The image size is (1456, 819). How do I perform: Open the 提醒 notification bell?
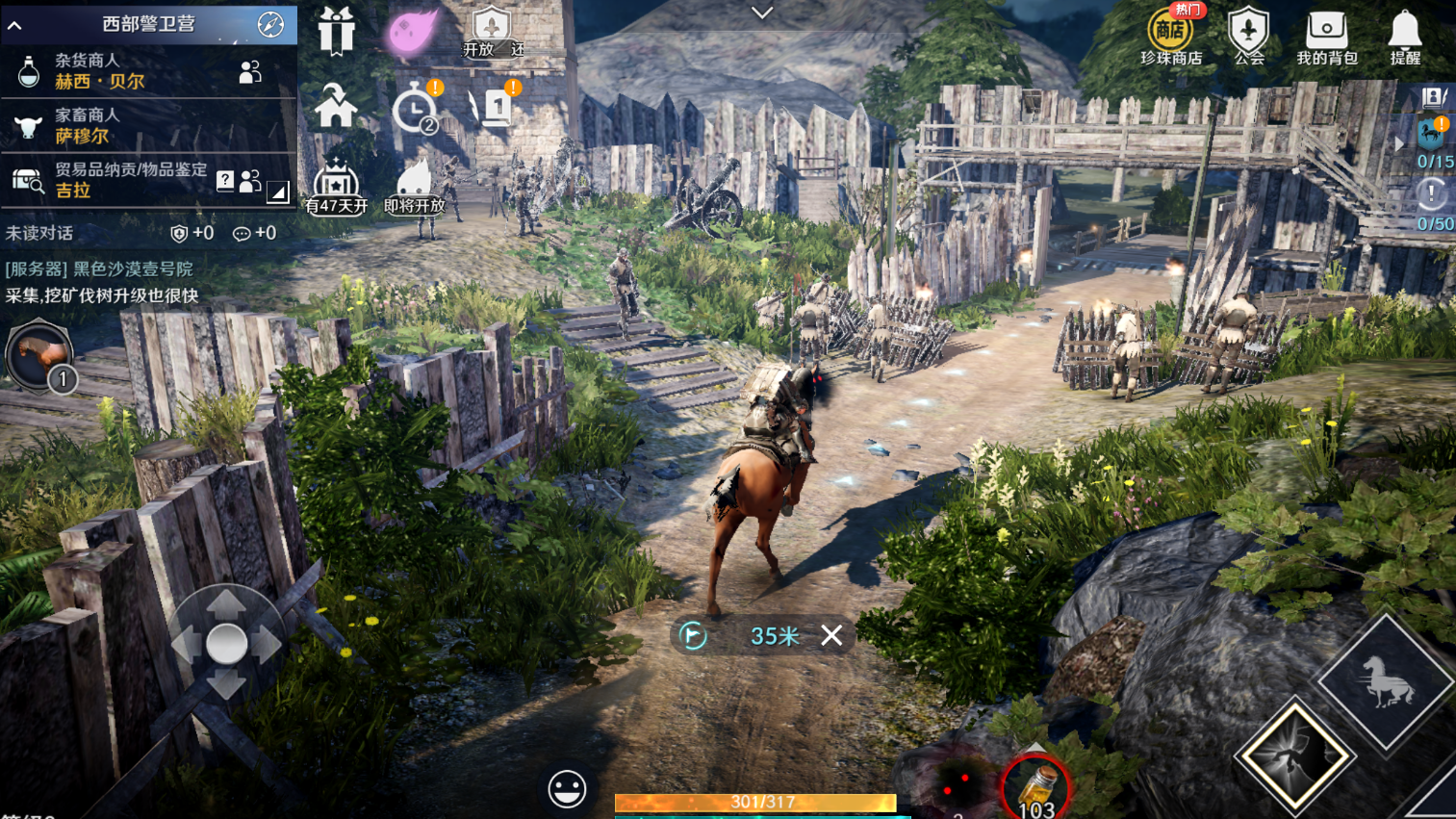pos(1405,37)
